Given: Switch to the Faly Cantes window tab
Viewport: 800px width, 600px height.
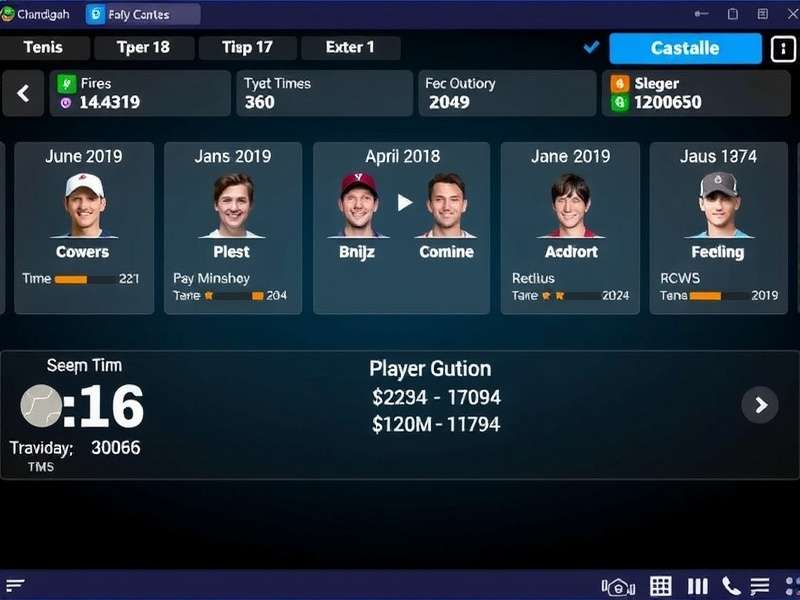Looking at the screenshot, I should tap(141, 14).
